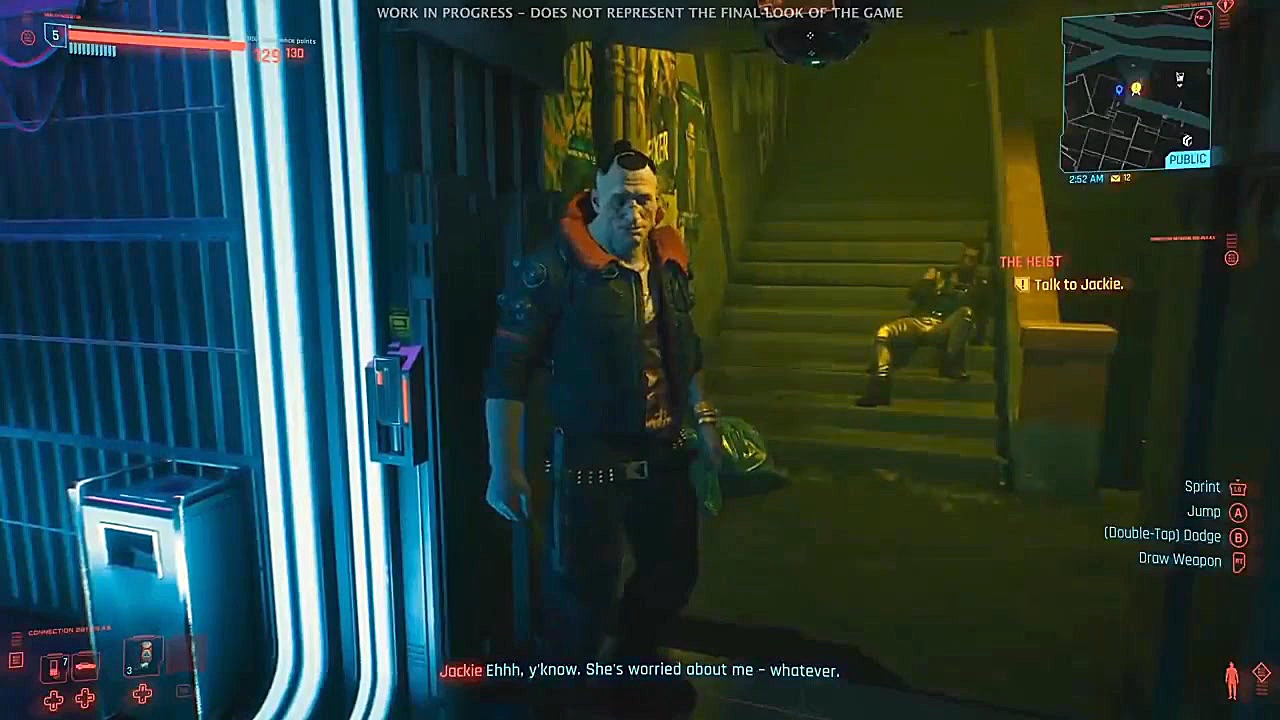Viewport: 1280px width, 720px height.
Task: Click the Talk to Jackie objective text
Action: coord(1080,284)
